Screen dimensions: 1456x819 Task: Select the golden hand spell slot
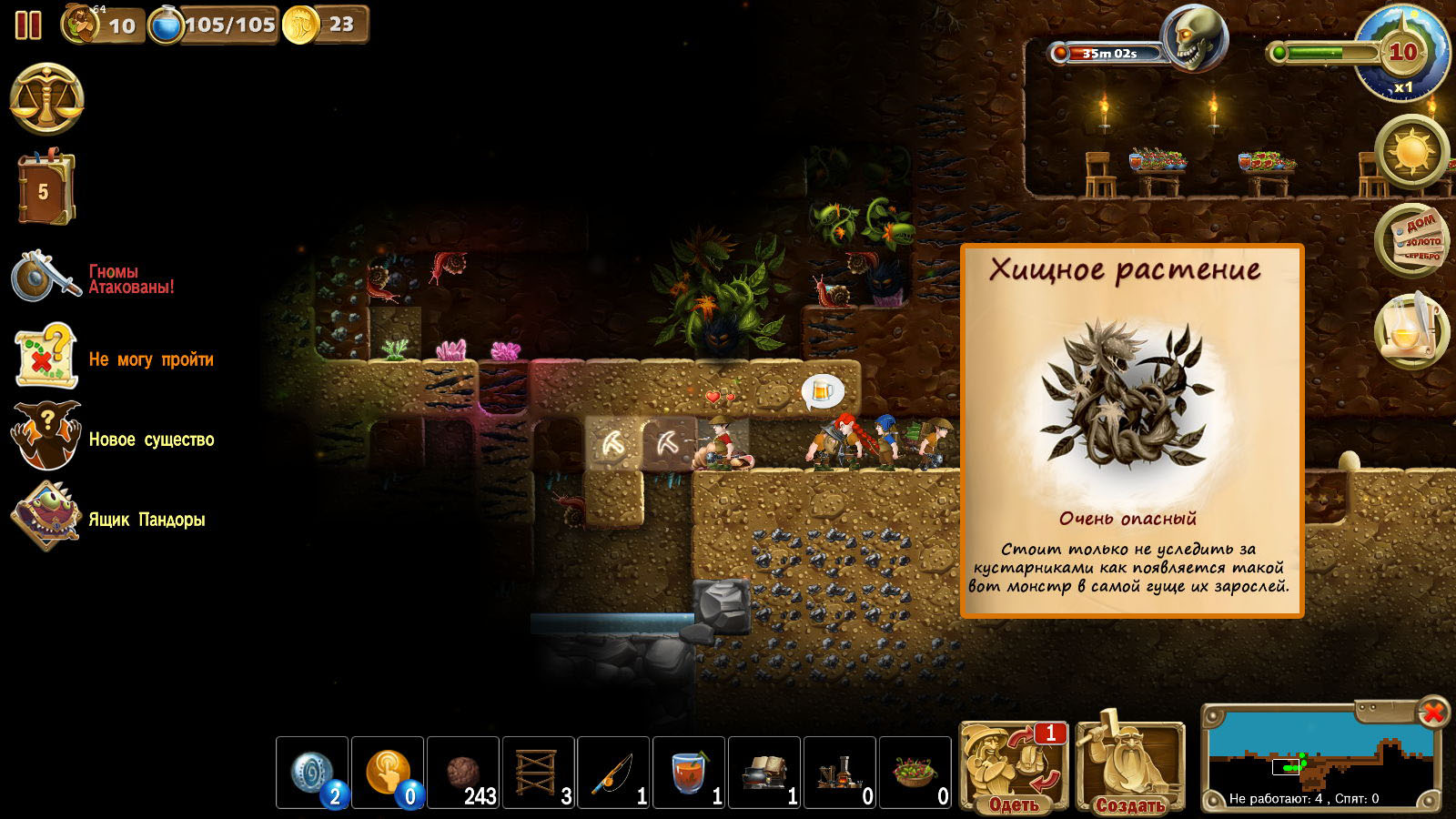tap(388, 773)
